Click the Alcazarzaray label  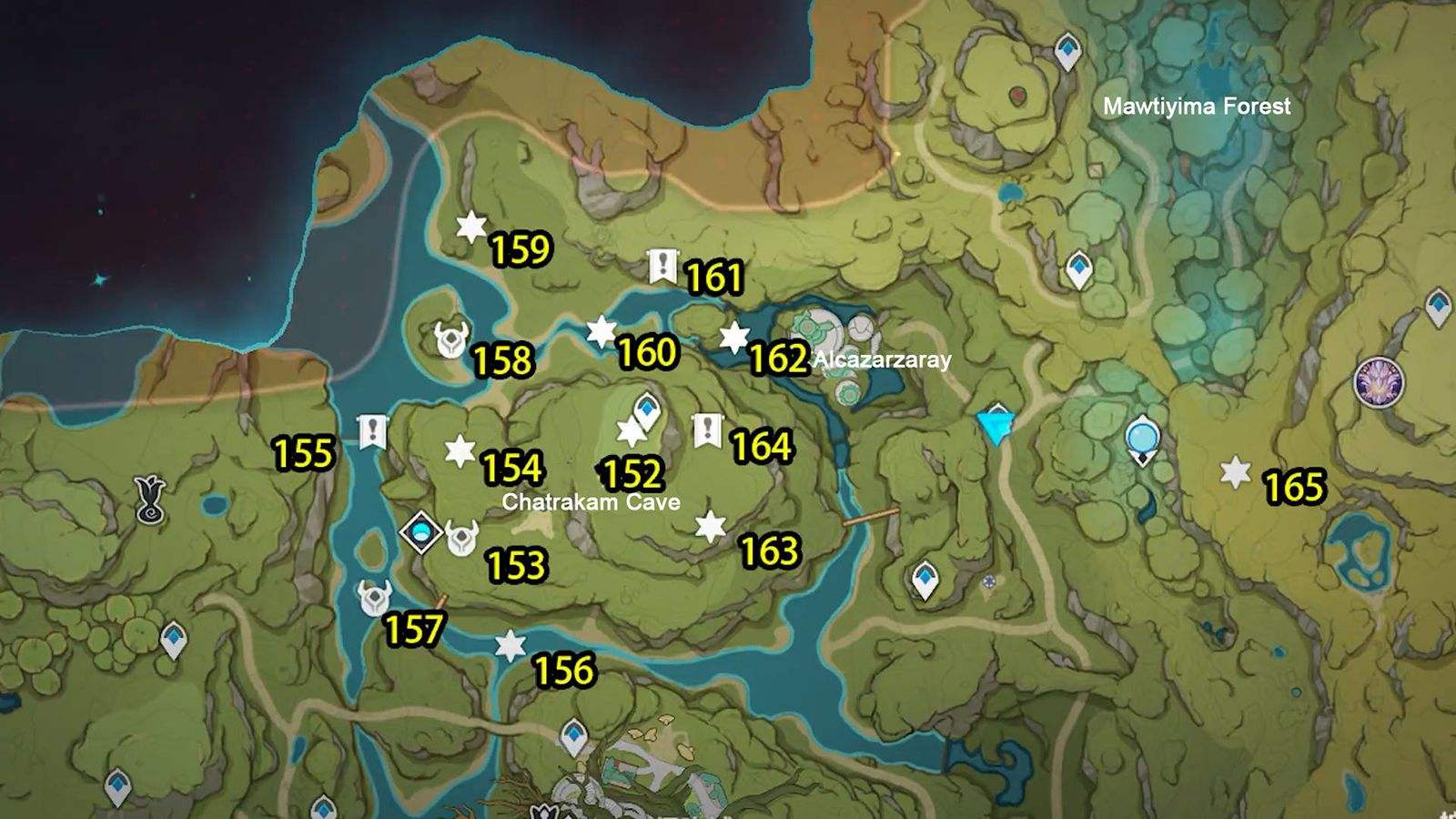(879, 360)
